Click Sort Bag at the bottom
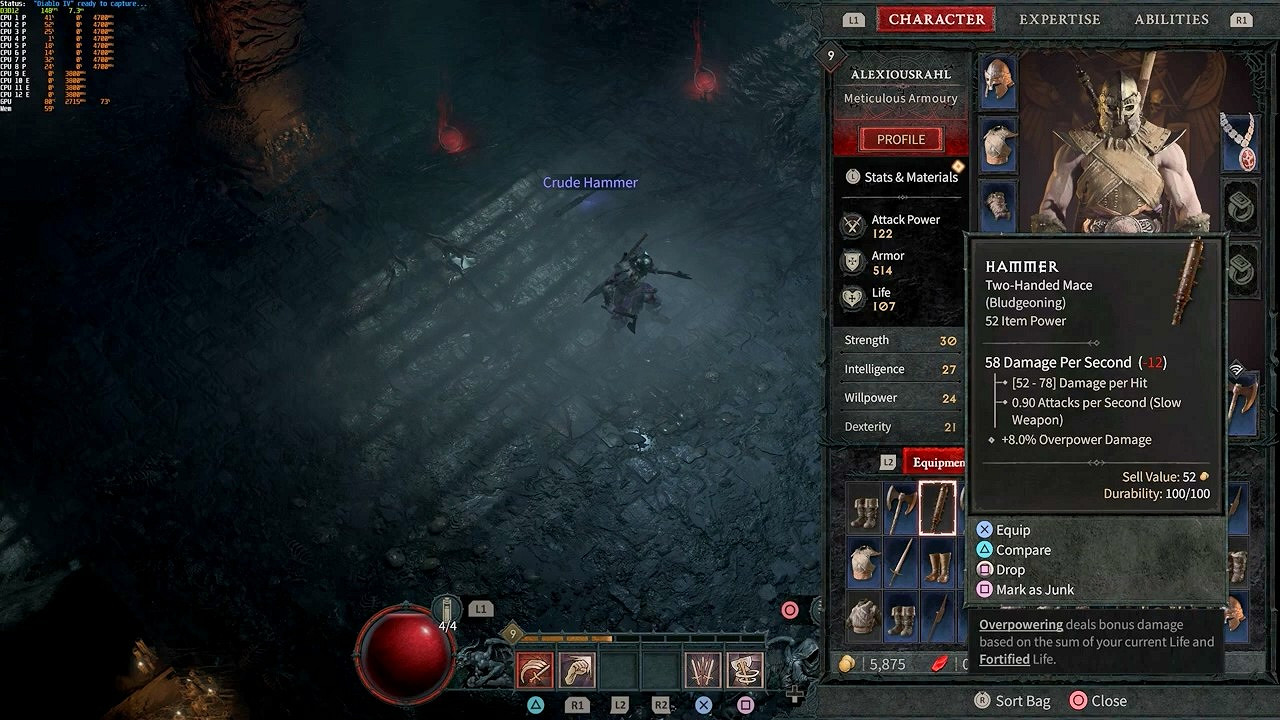Viewport: 1280px width, 720px height. coord(1013,700)
